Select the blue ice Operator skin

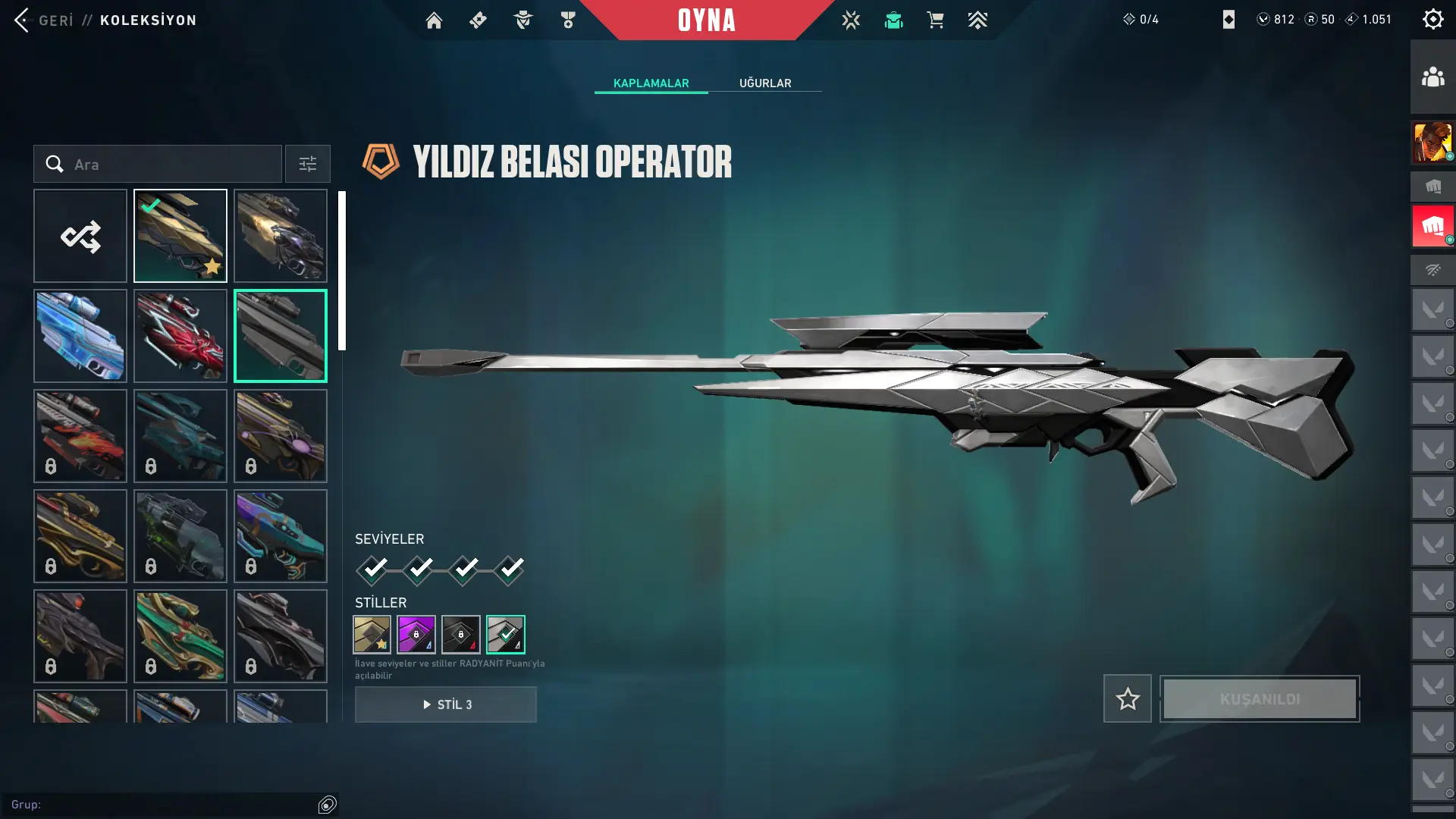(80, 336)
